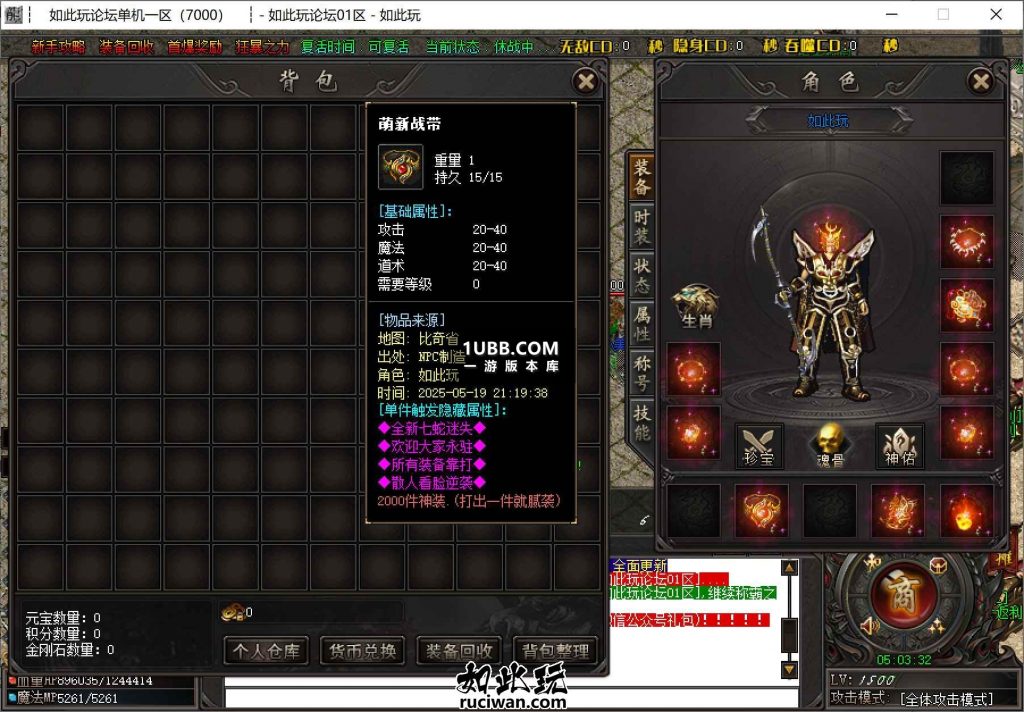Image resolution: width=1024 pixels, height=712 pixels.
Task: Select the 珍宝 crossed swords icon
Action: (759, 444)
